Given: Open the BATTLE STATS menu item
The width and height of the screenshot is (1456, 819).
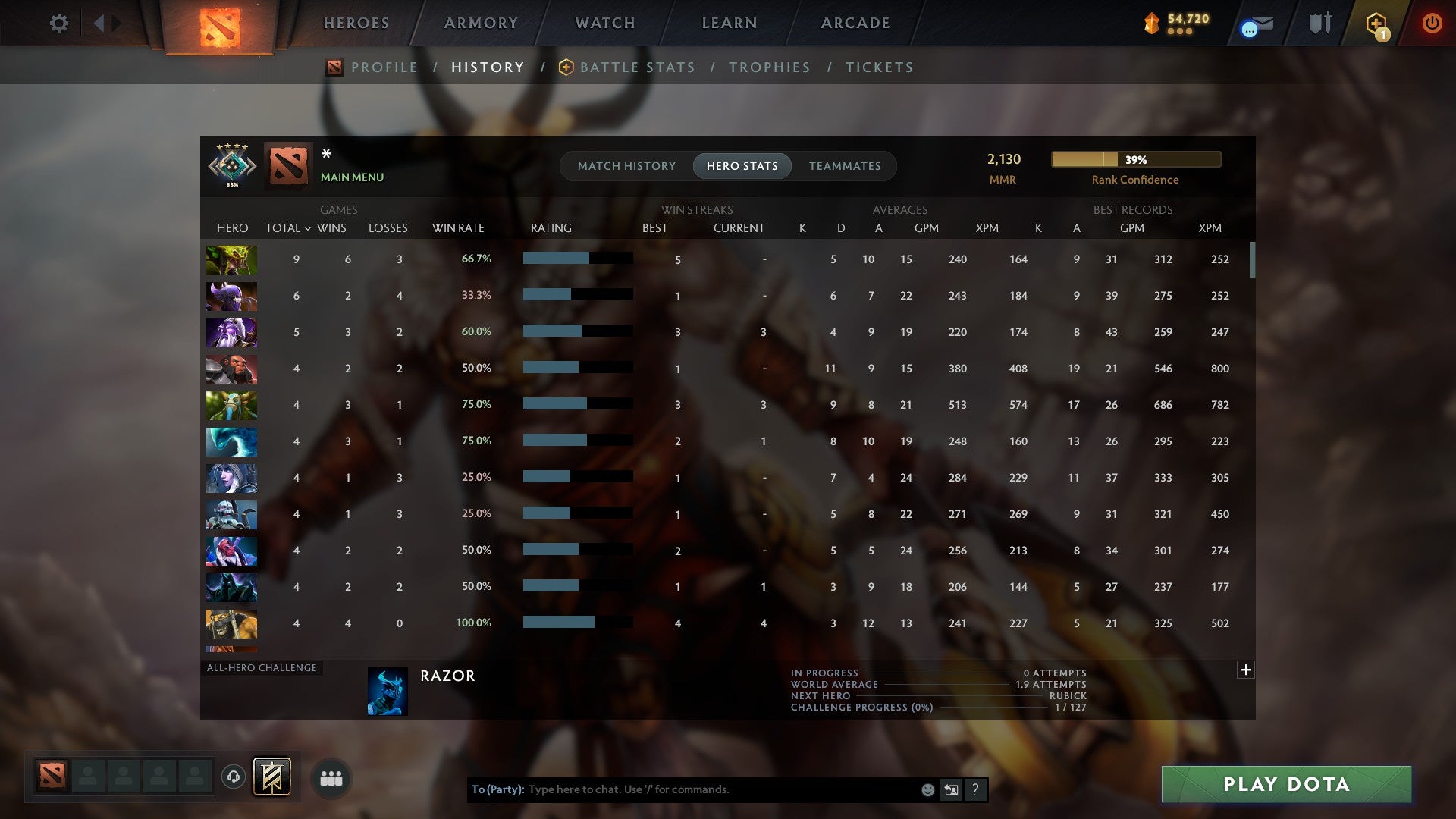Looking at the screenshot, I should point(637,67).
